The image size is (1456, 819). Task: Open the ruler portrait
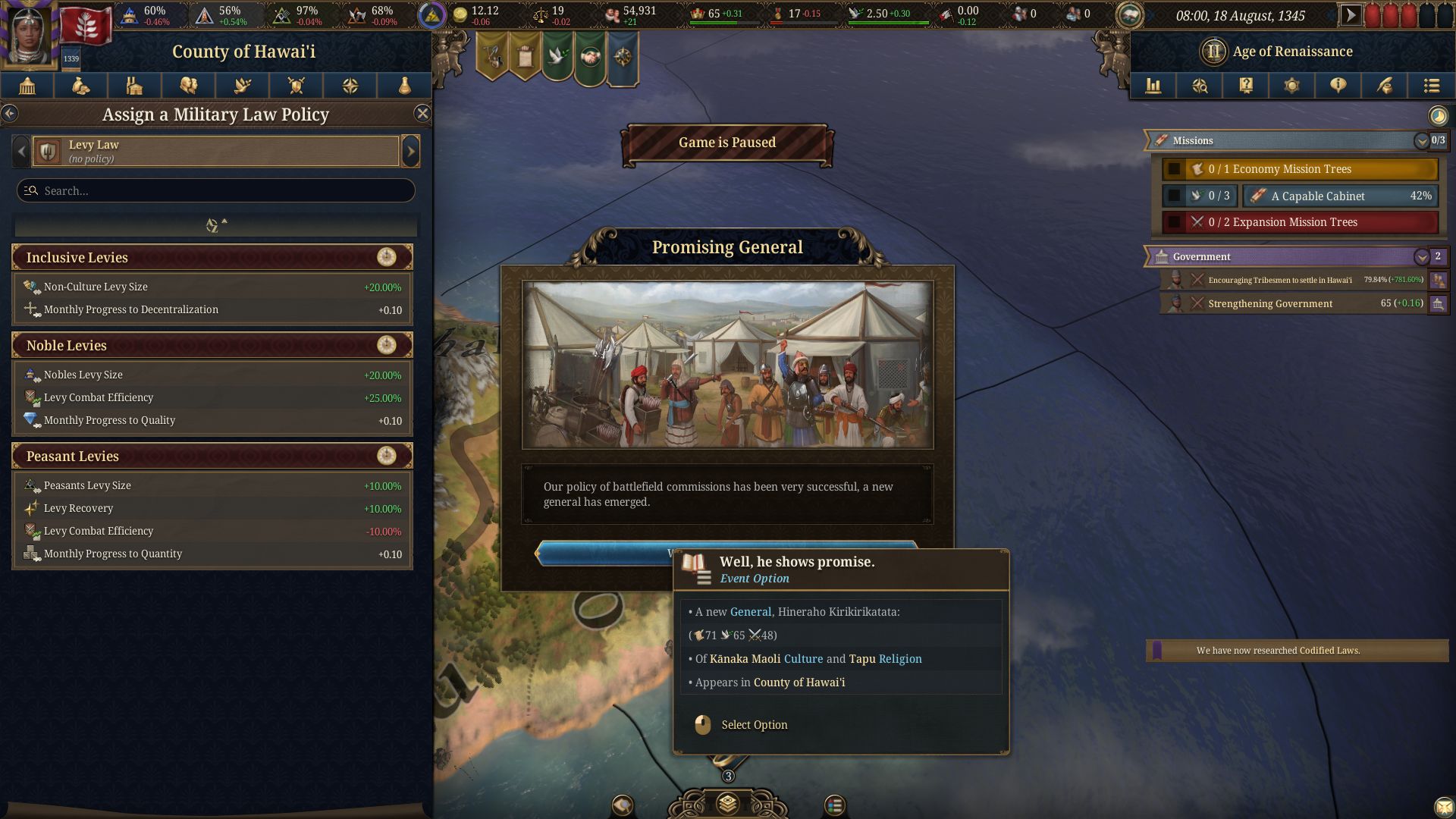[30, 34]
